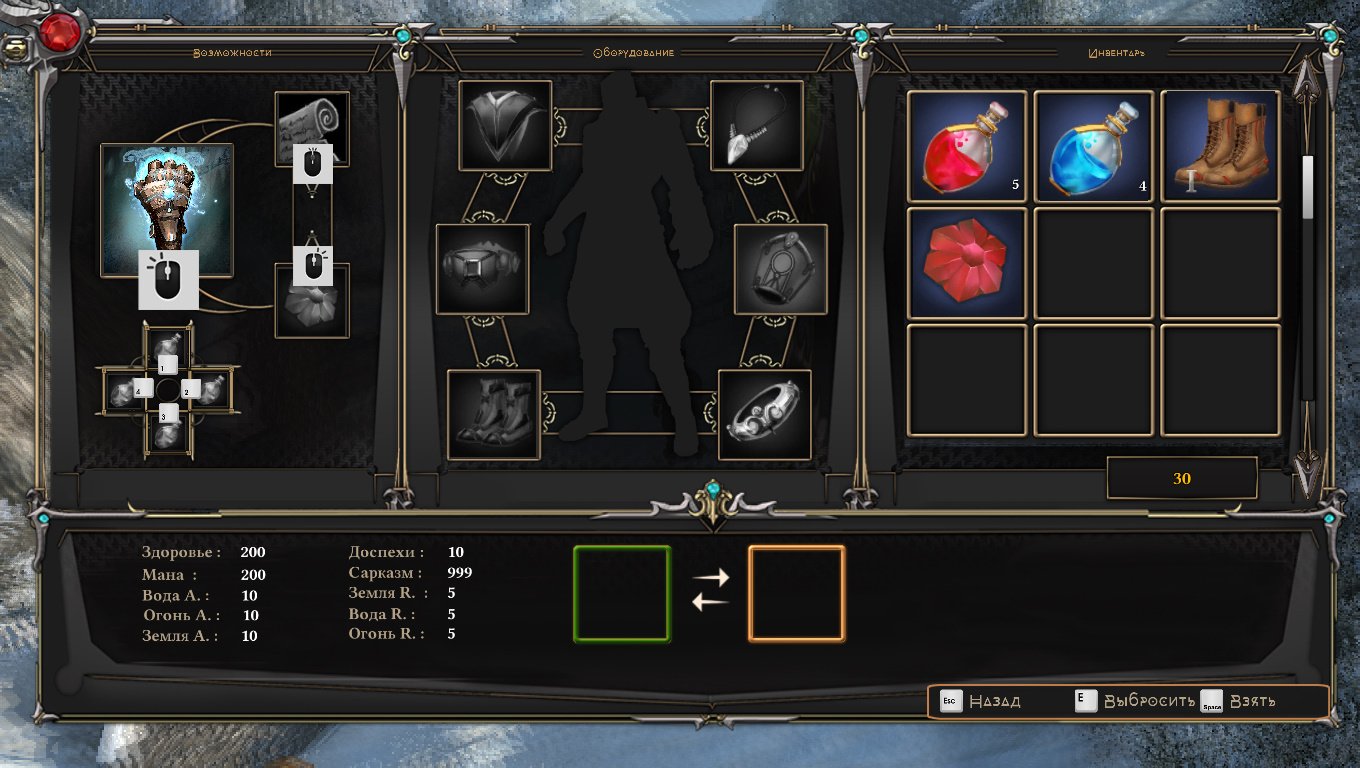Click the belt equipment slot
Viewport: 1360px width, 768px height.
[x=483, y=269]
